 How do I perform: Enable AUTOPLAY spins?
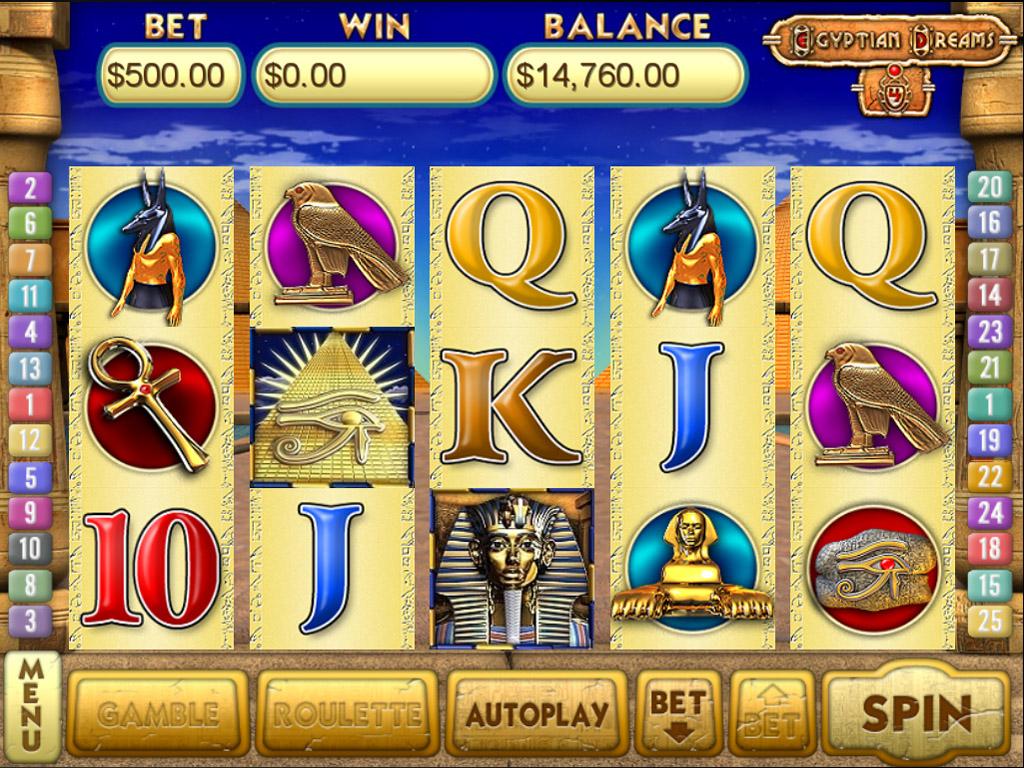pos(537,713)
